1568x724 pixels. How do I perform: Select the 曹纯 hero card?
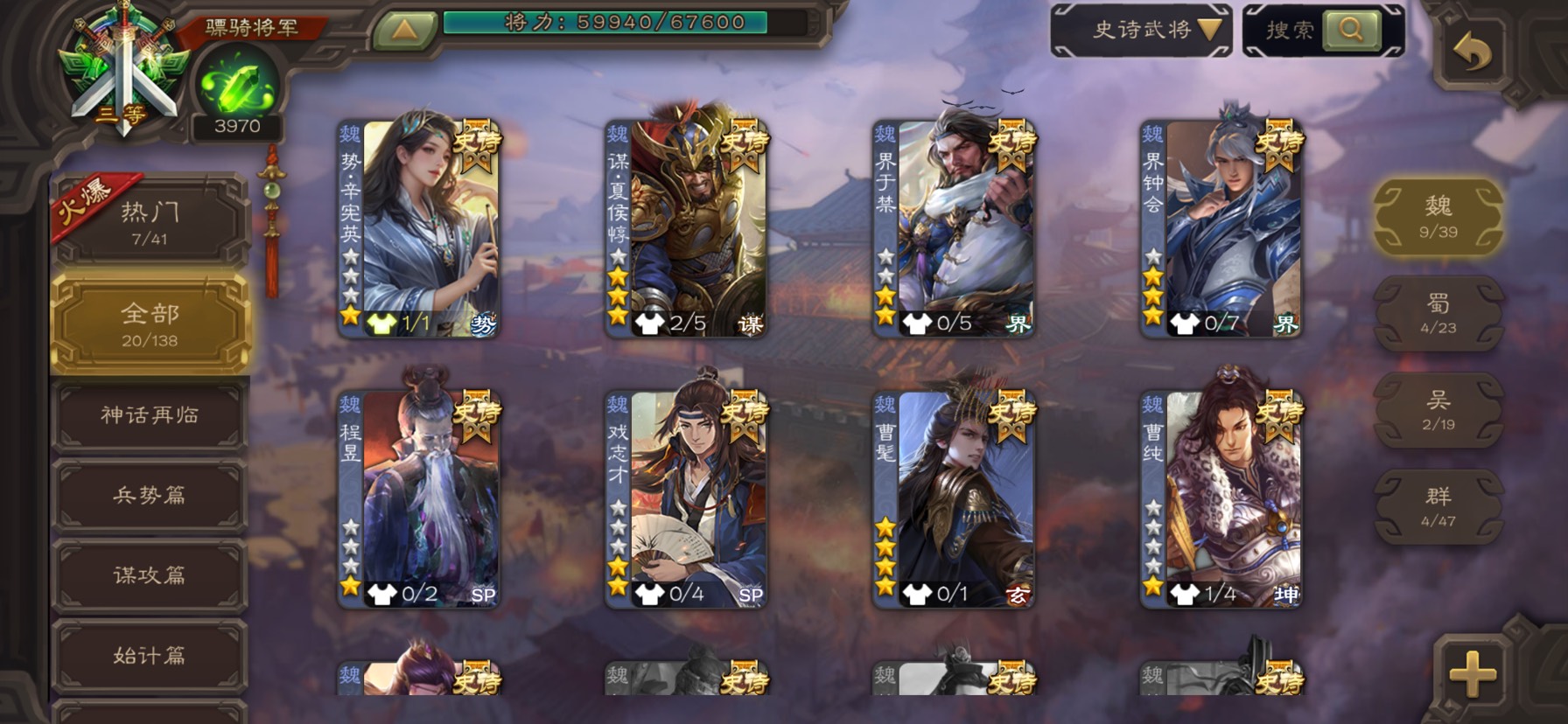(x=1221, y=498)
